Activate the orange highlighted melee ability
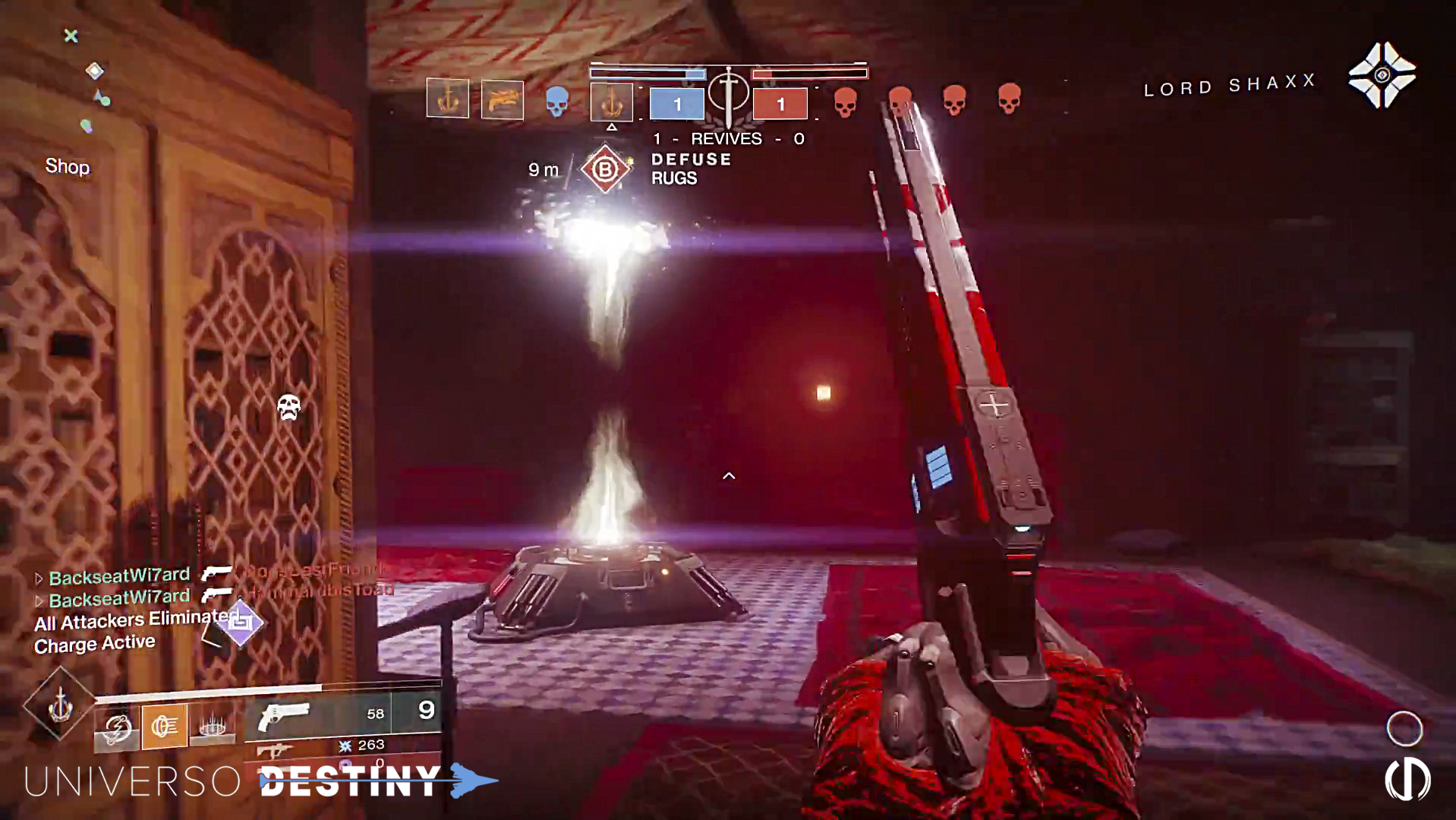 (x=165, y=727)
